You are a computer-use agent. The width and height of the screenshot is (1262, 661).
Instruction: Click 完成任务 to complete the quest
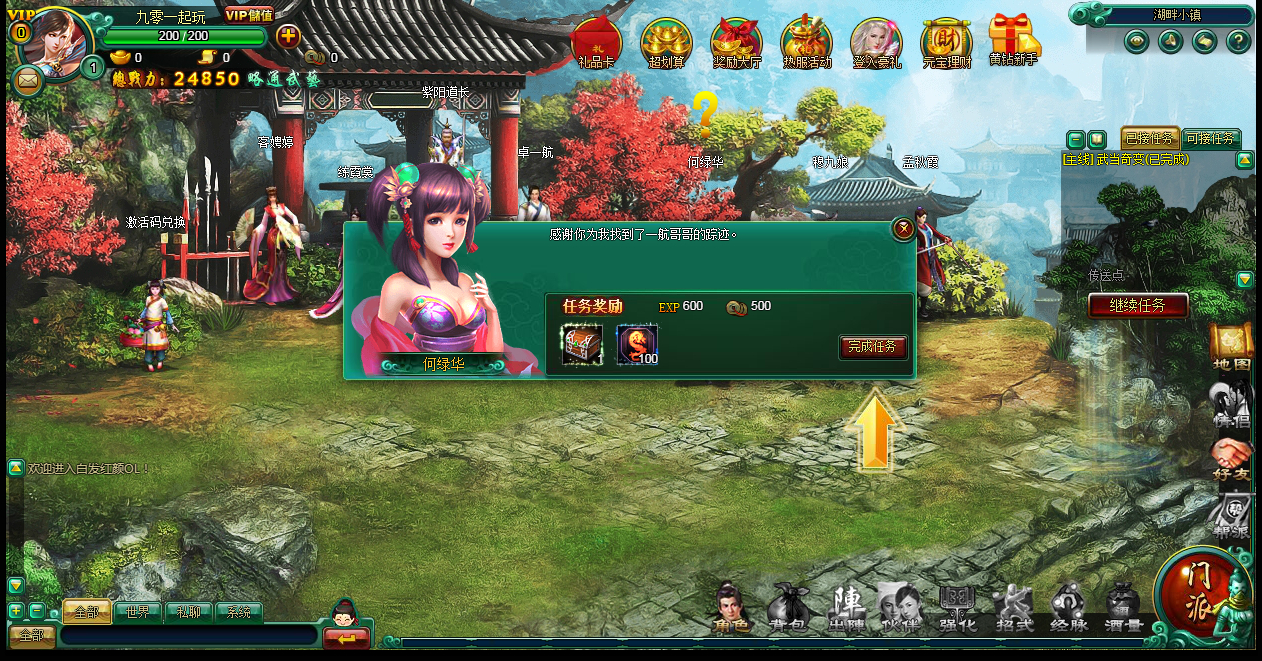(x=873, y=347)
